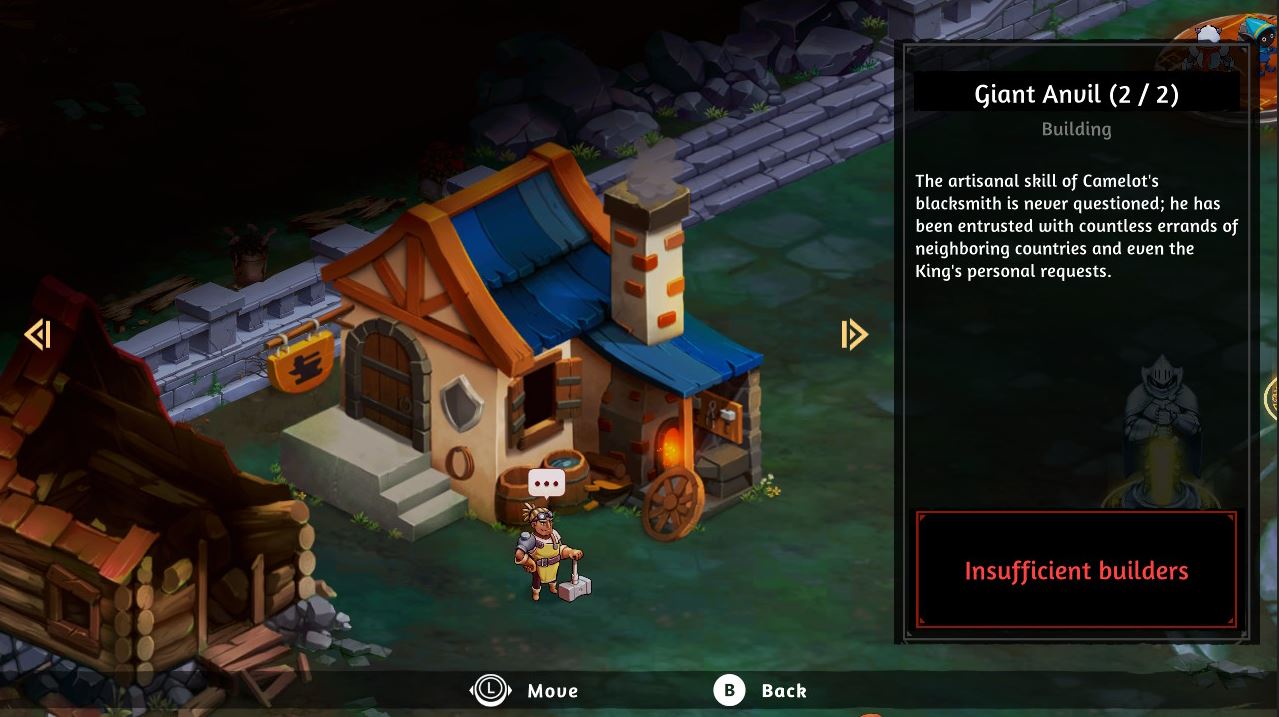Go to the previous building with left arrow
The width and height of the screenshot is (1279, 717).
[38, 334]
